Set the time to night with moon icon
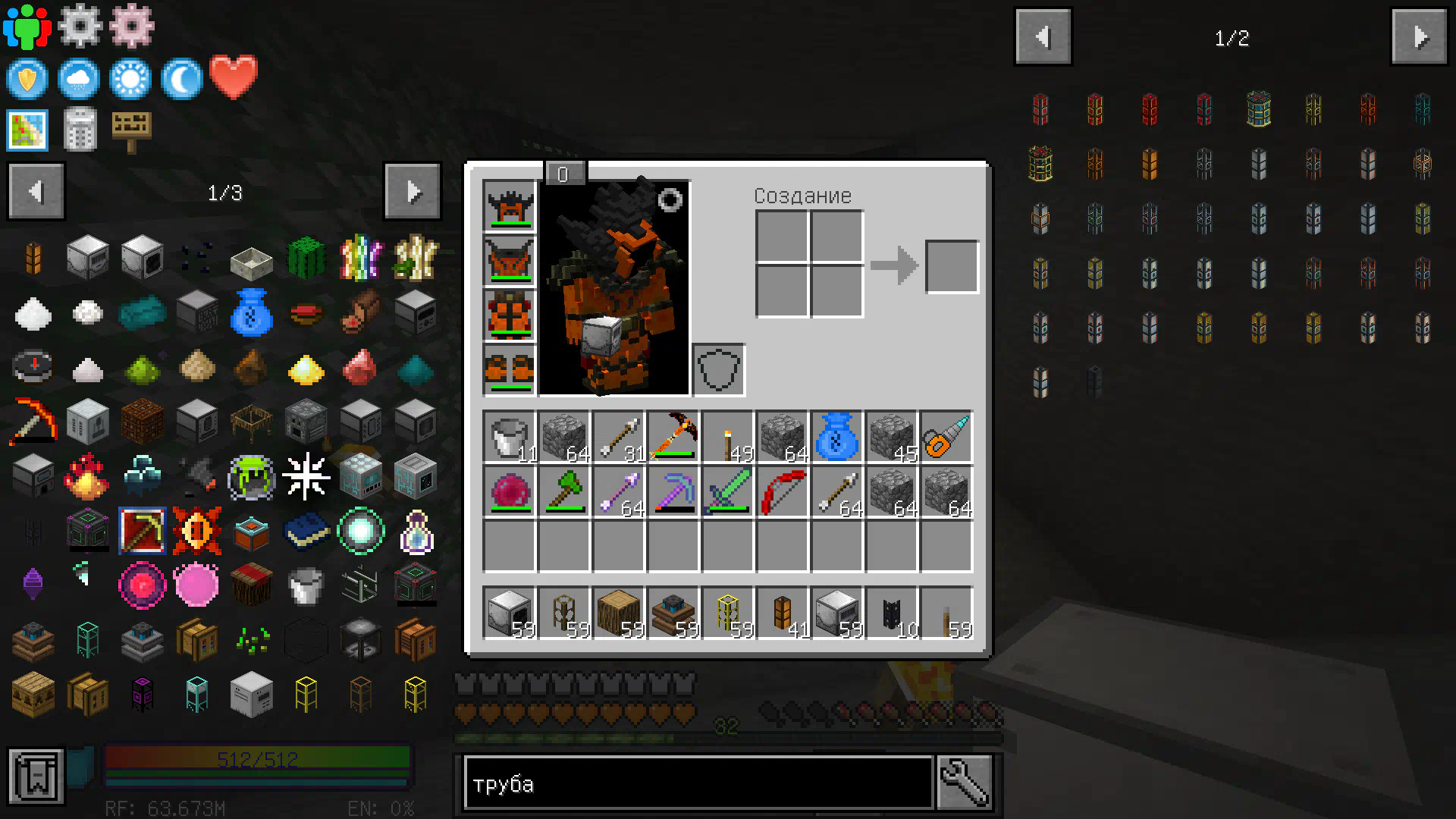This screenshot has width=1456, height=819. [181, 79]
